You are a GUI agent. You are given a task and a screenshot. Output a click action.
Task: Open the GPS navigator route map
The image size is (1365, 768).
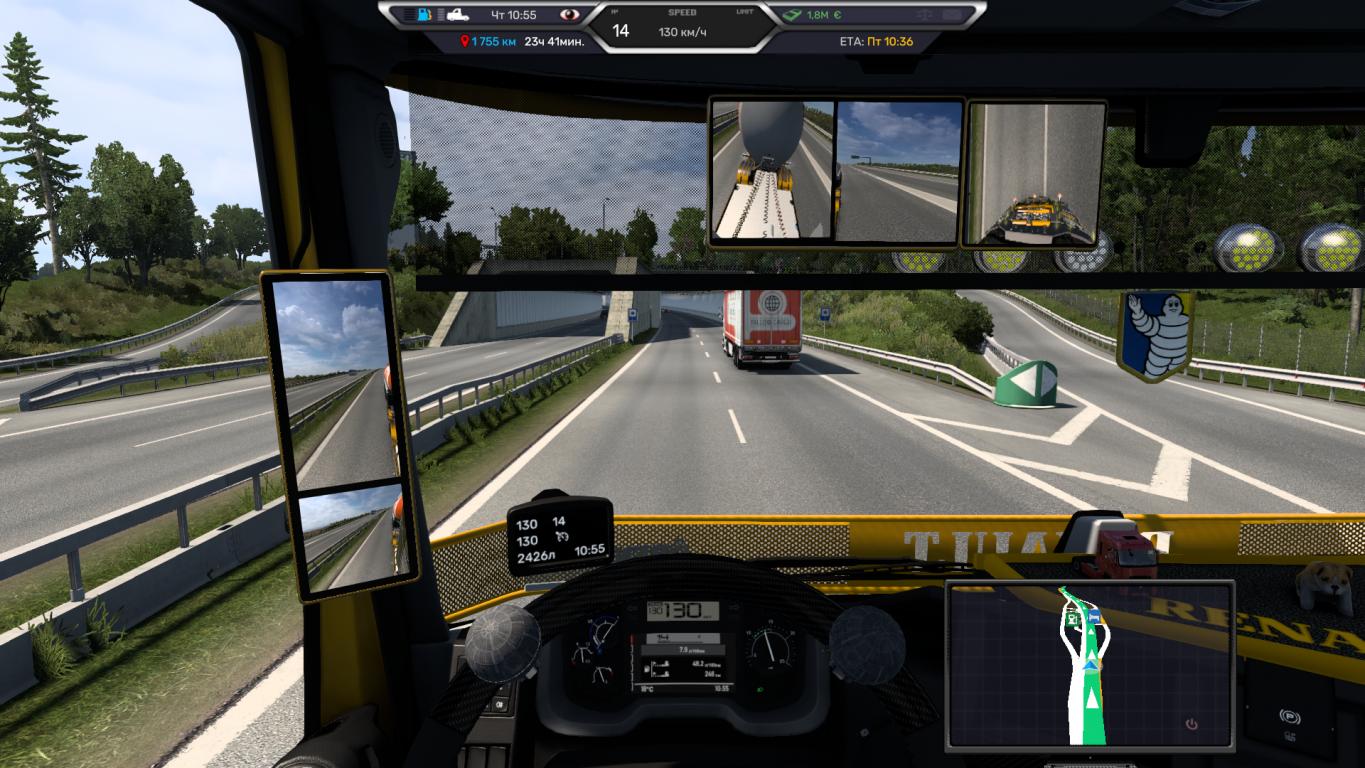(1089, 663)
